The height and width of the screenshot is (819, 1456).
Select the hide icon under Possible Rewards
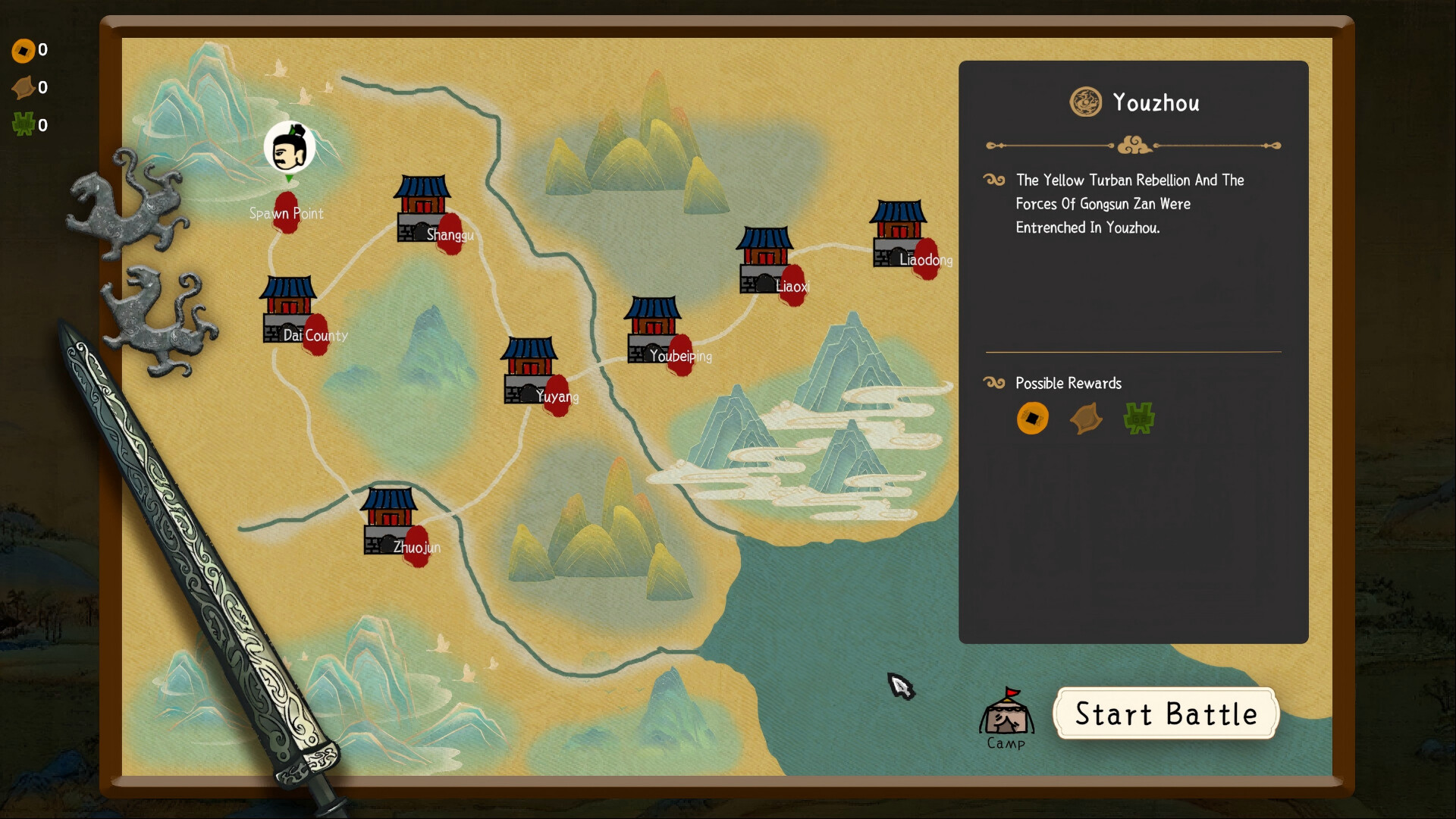(x=1086, y=418)
